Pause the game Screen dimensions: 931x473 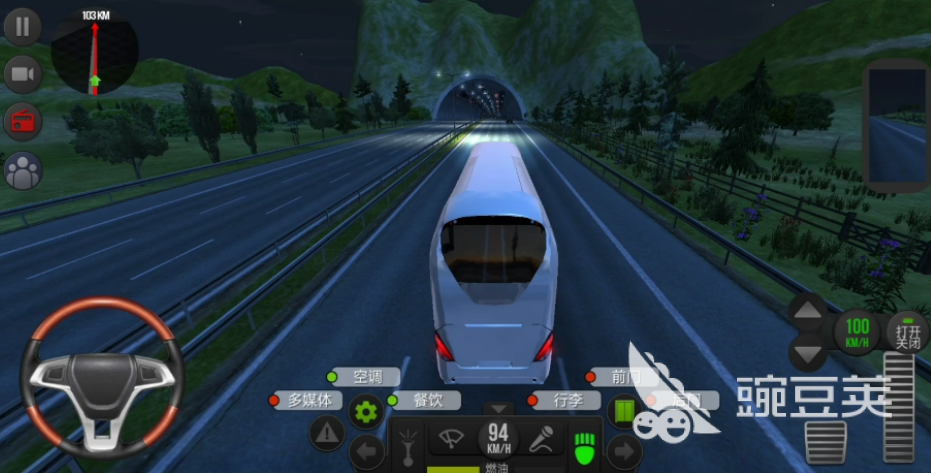[x=22, y=26]
